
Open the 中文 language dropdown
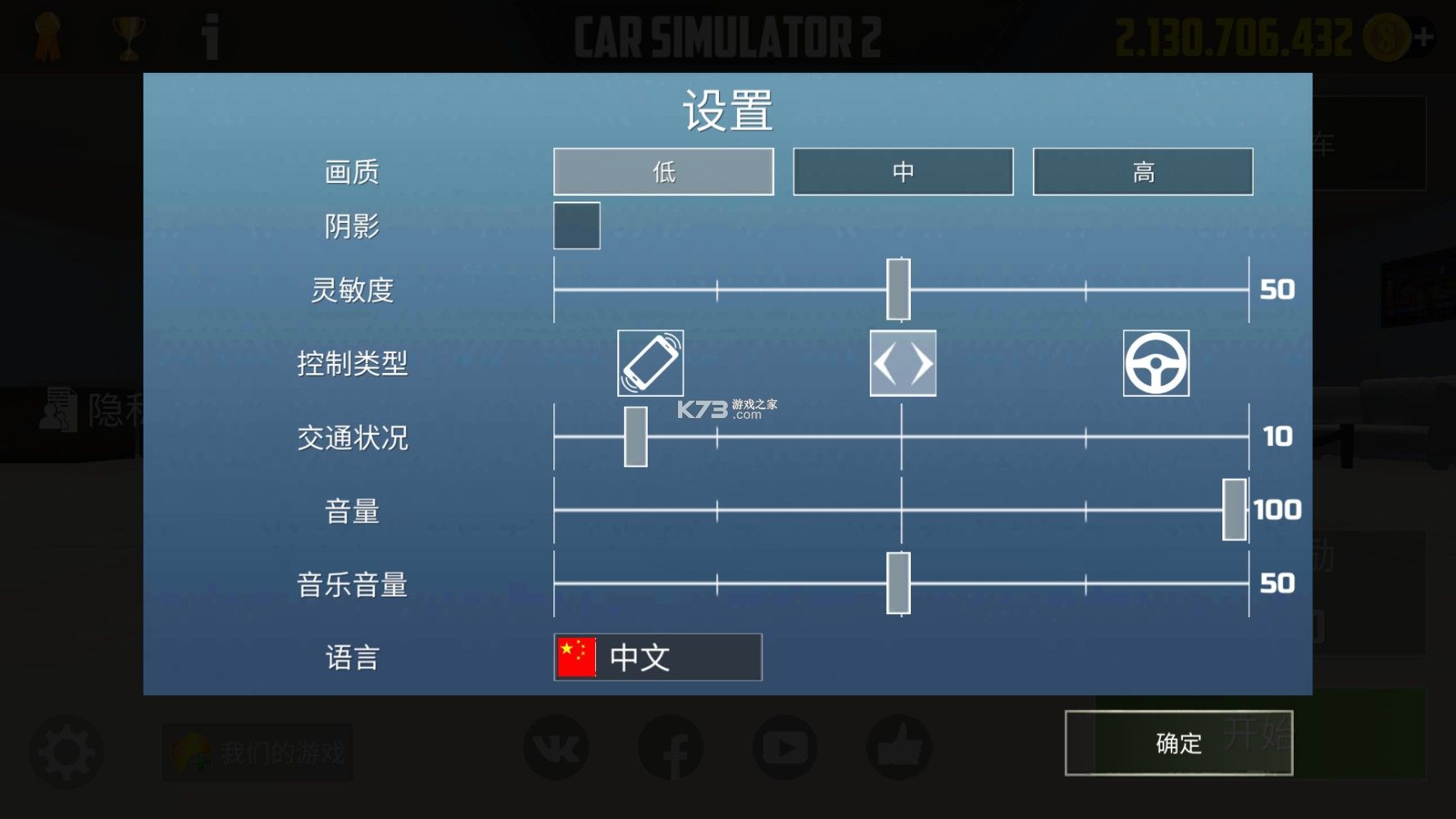coord(657,655)
